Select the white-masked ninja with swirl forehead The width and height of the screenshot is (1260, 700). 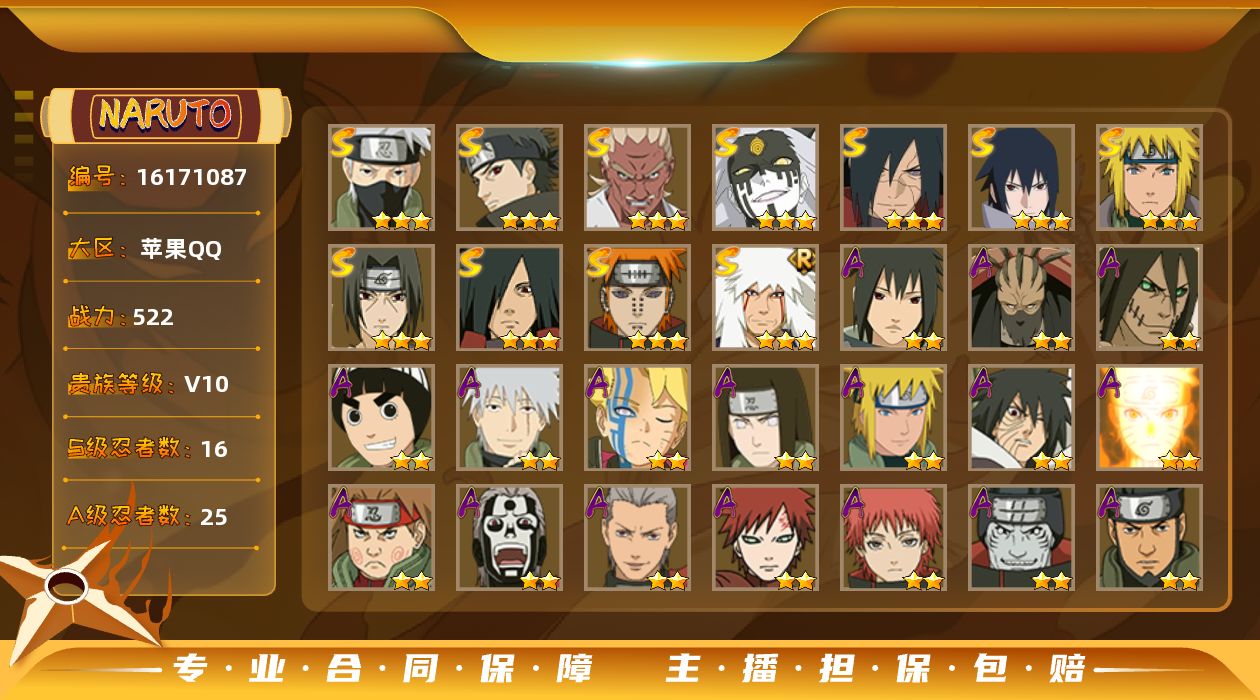coord(766,177)
